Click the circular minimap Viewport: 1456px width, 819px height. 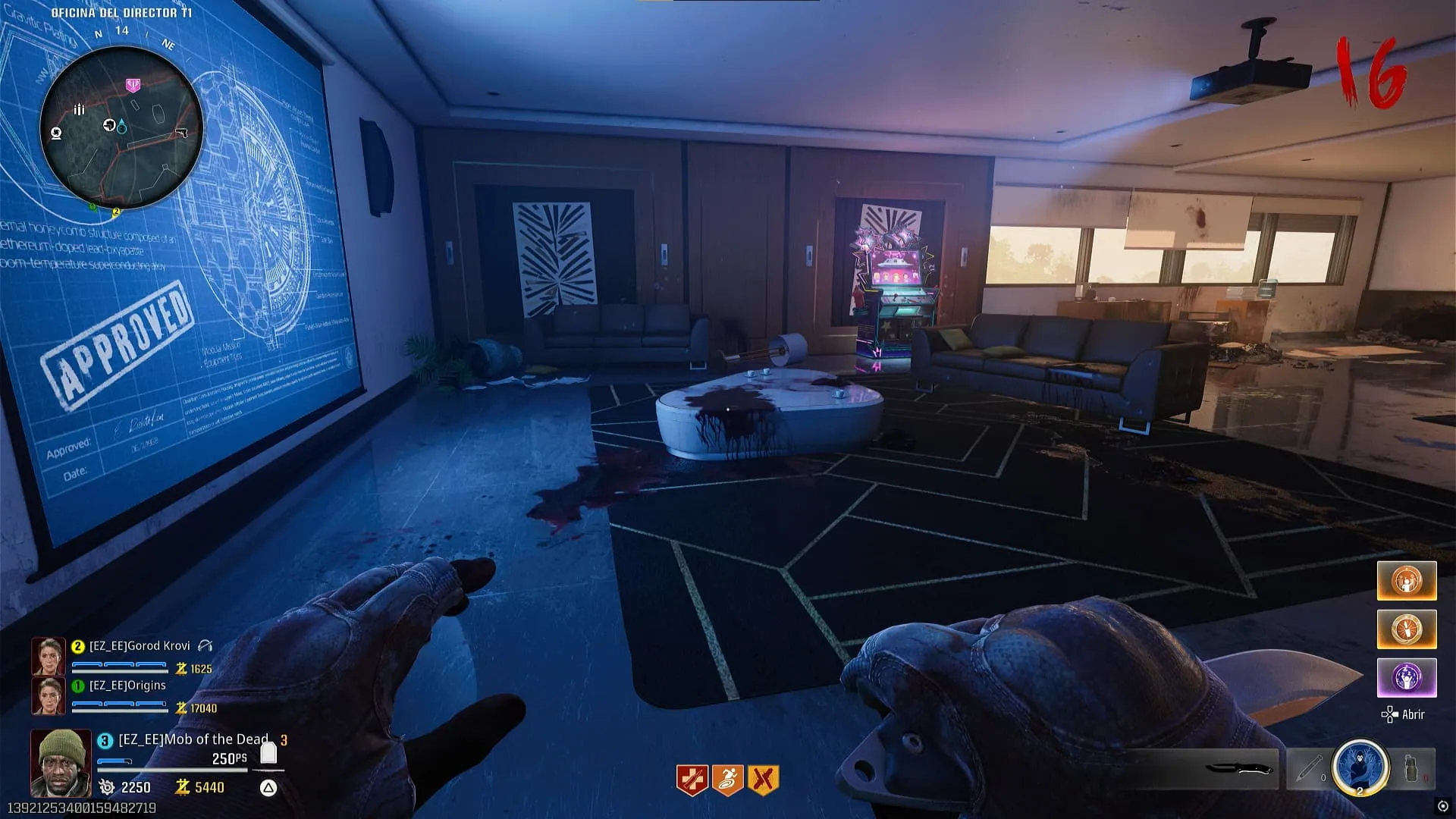(121, 127)
